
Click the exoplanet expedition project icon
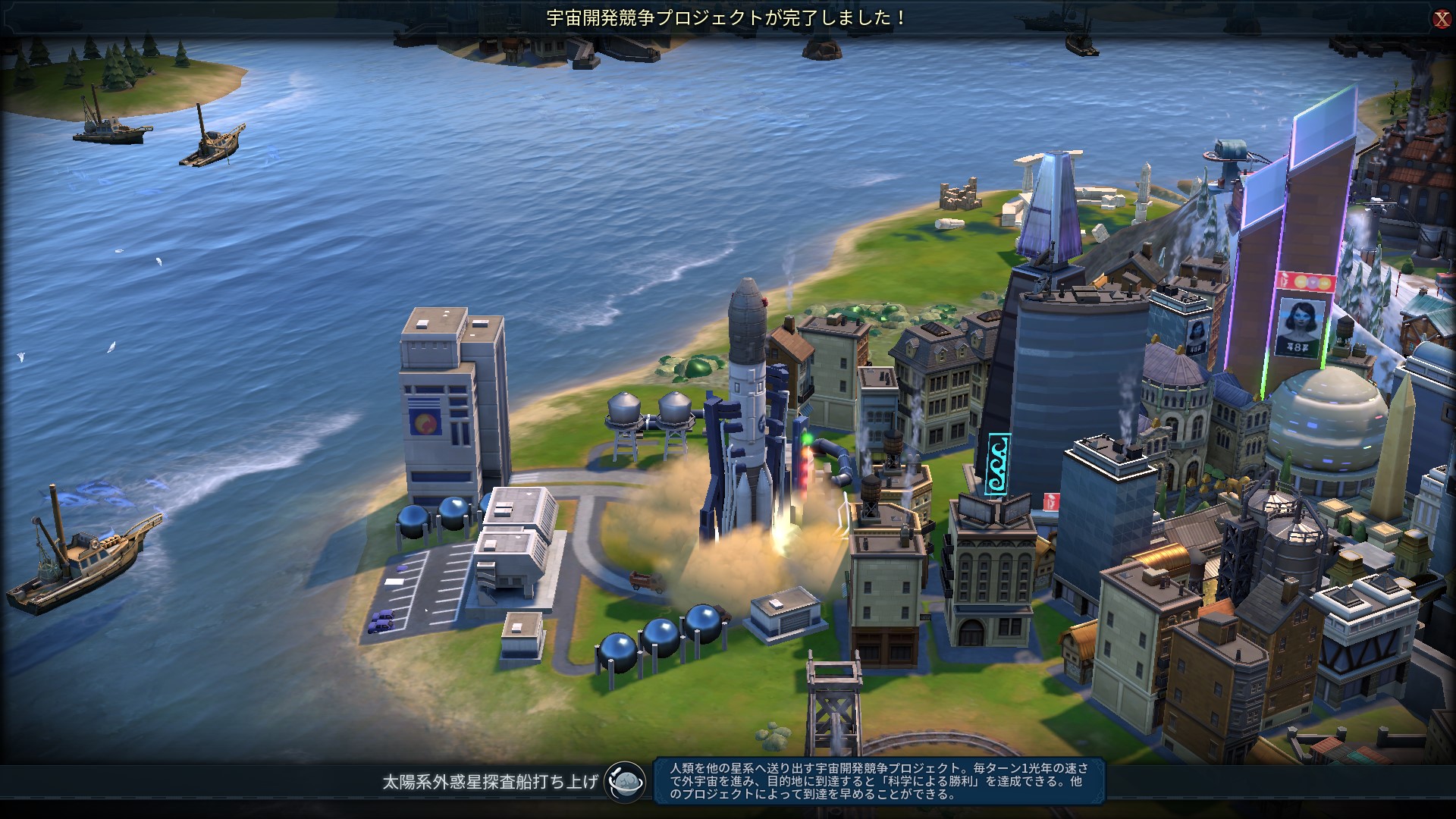[625, 781]
